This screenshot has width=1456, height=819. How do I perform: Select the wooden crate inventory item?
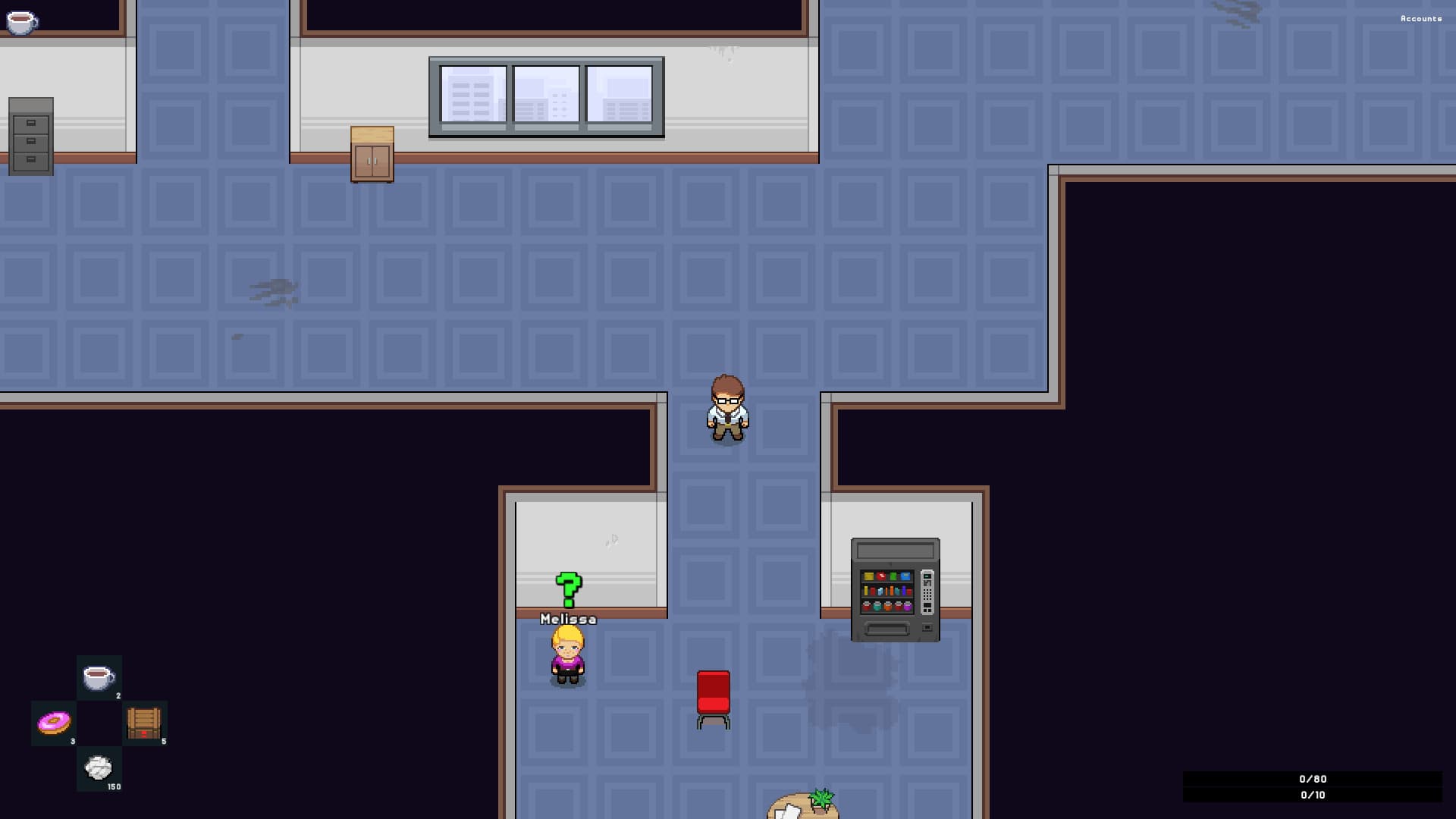click(x=143, y=723)
